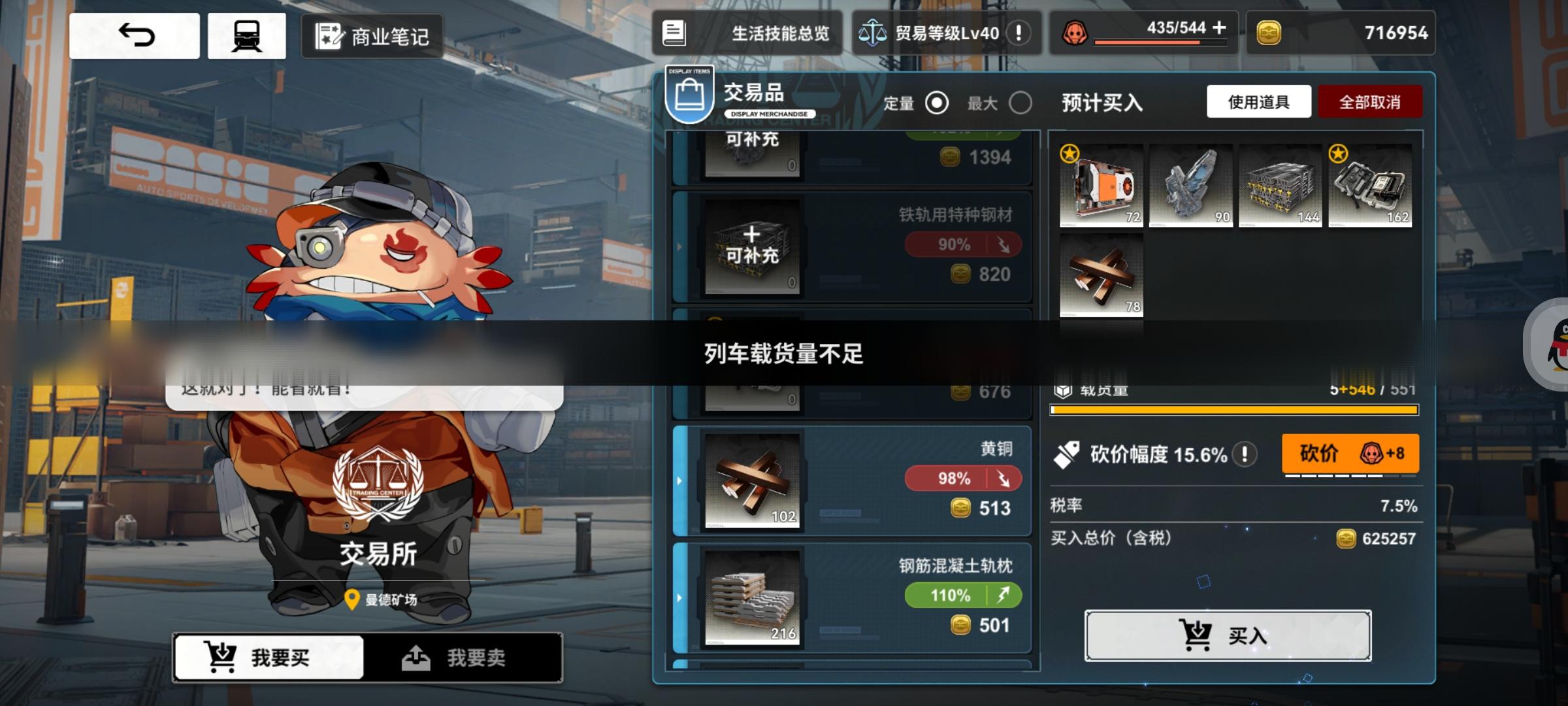Click the yellow 载货量 capacity bar

tap(1233, 409)
